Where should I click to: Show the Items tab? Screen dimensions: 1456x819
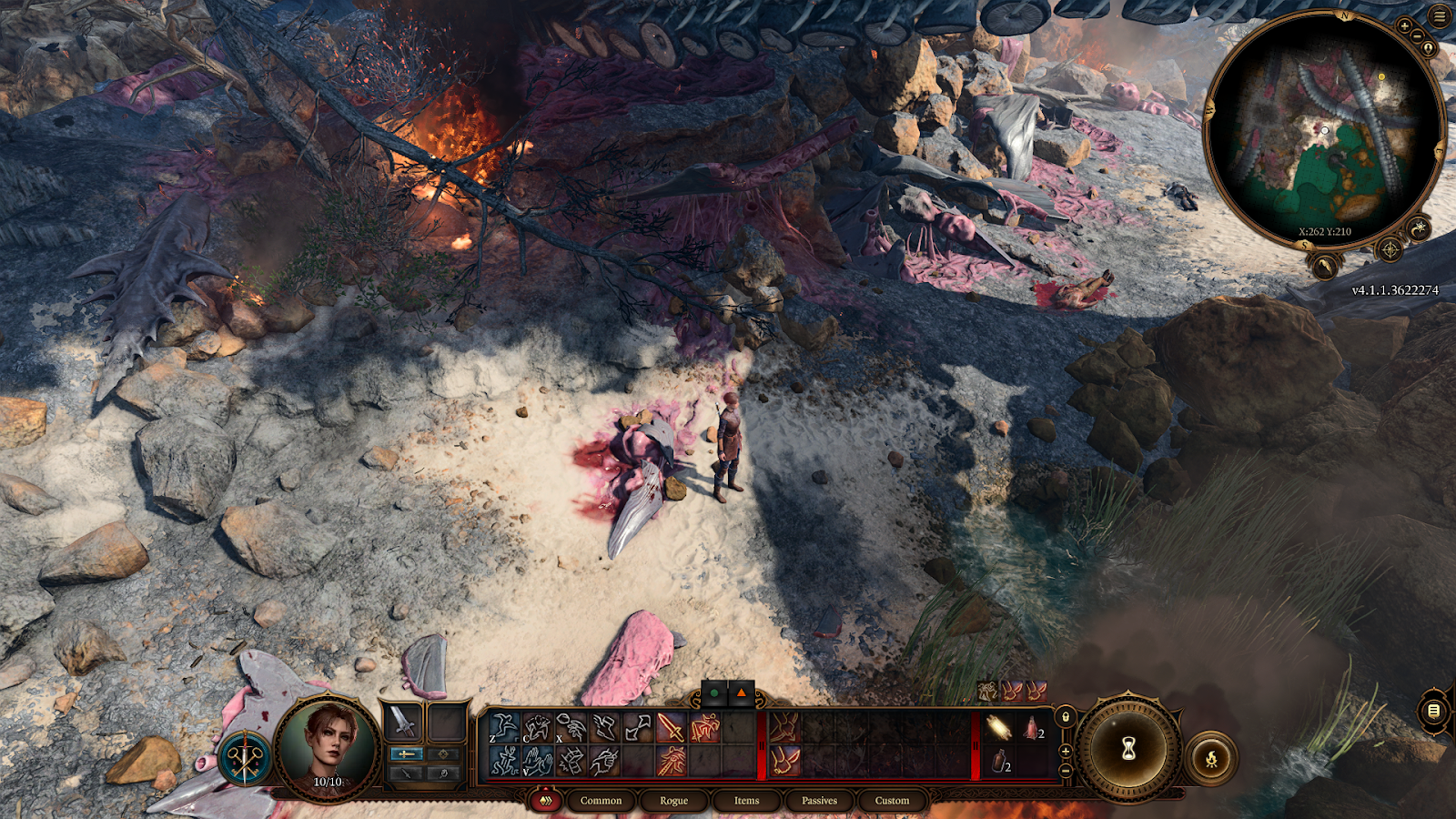746,801
